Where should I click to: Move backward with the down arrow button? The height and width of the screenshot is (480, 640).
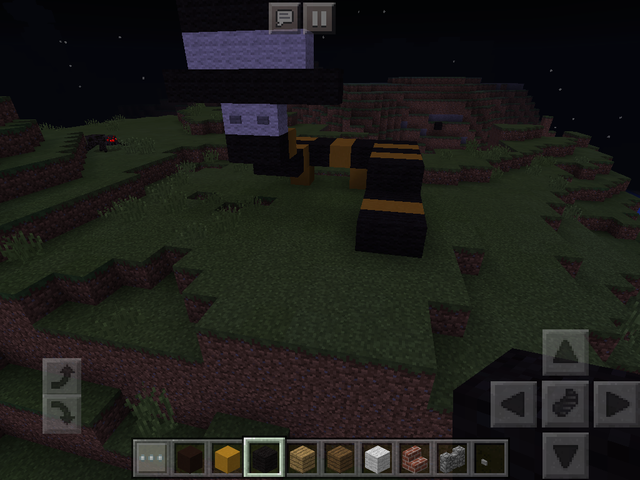pos(565,453)
